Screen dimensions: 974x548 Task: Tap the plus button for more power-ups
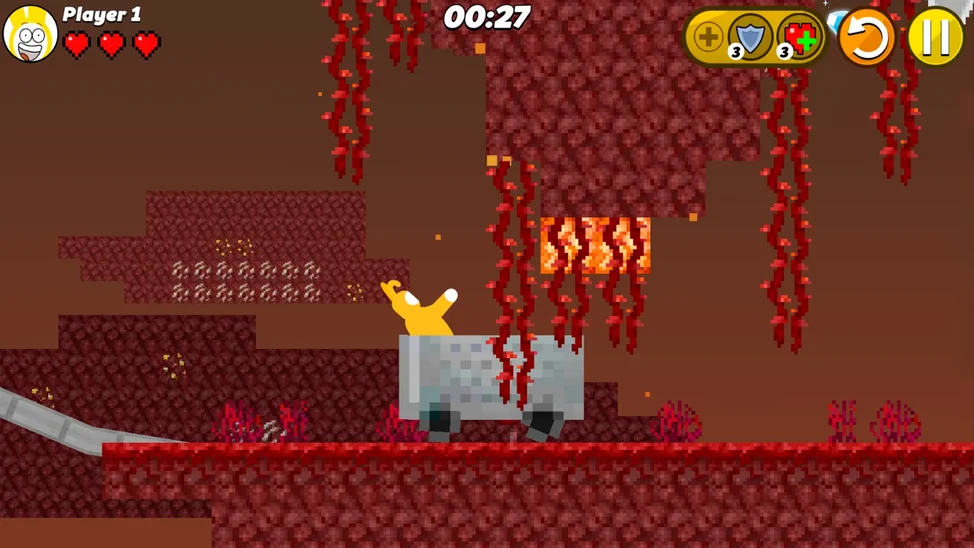[707, 38]
